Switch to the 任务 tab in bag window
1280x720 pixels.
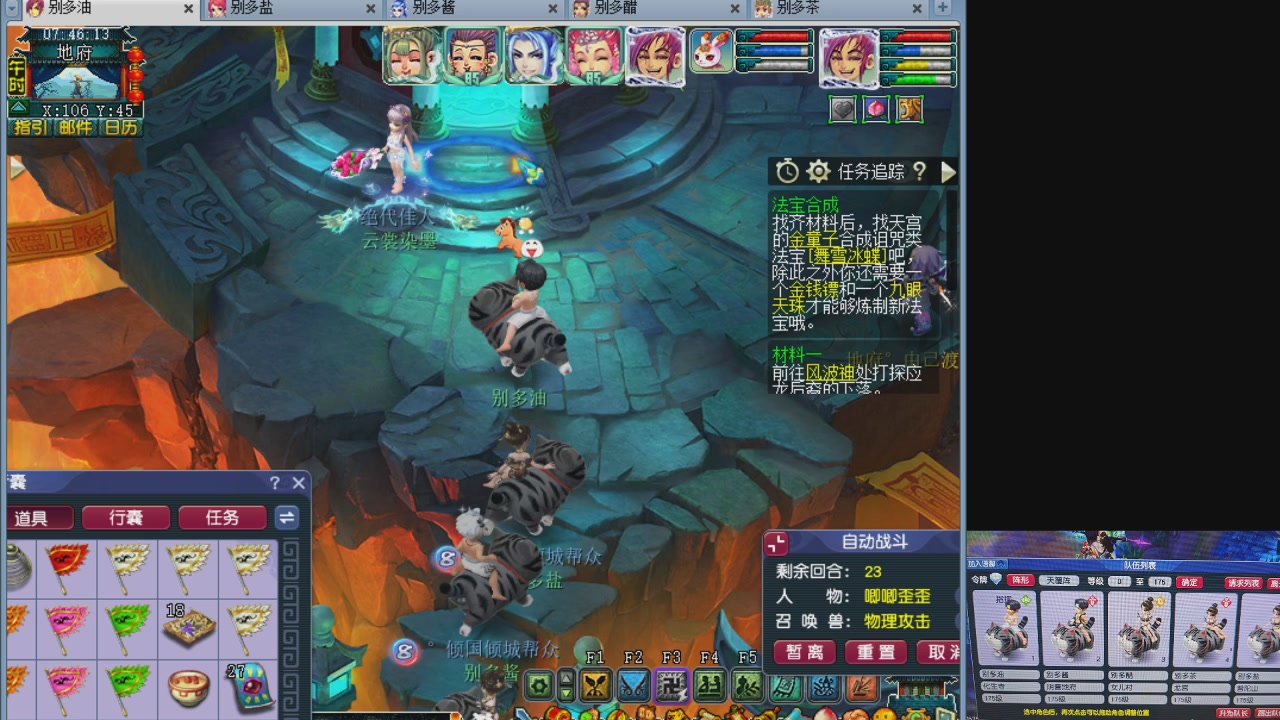click(x=222, y=517)
